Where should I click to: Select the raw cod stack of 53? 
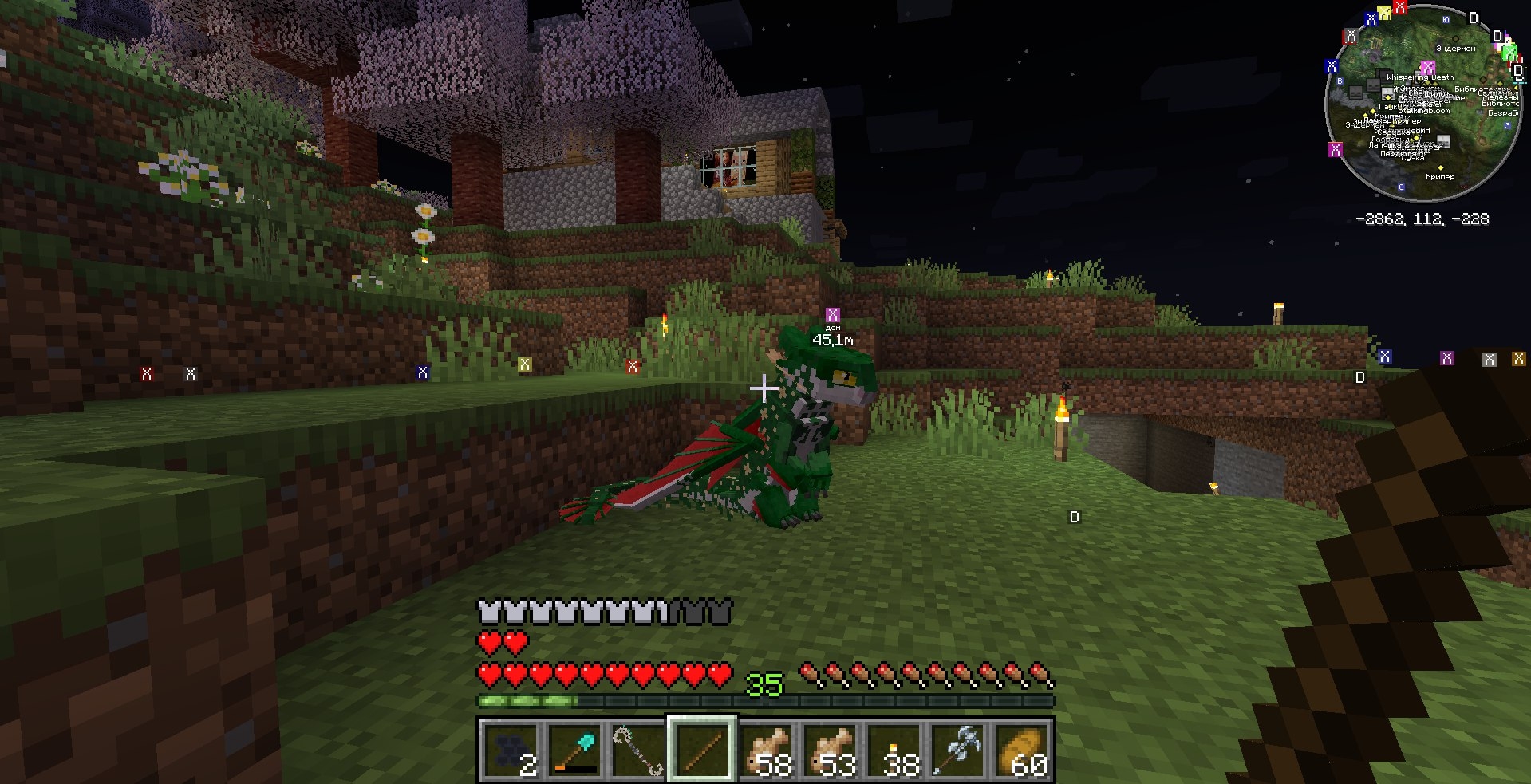[x=830, y=750]
